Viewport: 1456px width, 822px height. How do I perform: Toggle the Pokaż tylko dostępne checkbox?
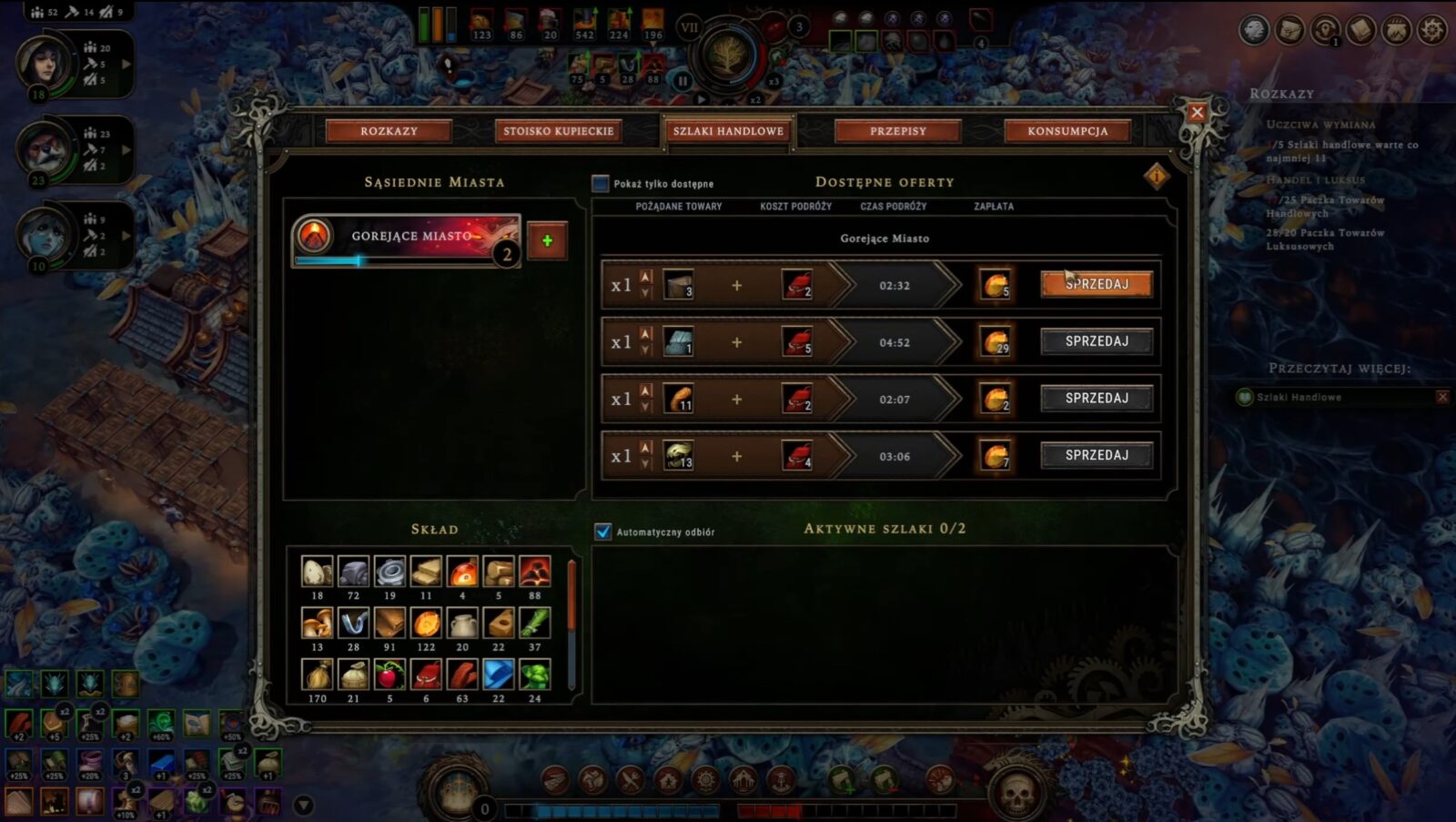point(601,184)
